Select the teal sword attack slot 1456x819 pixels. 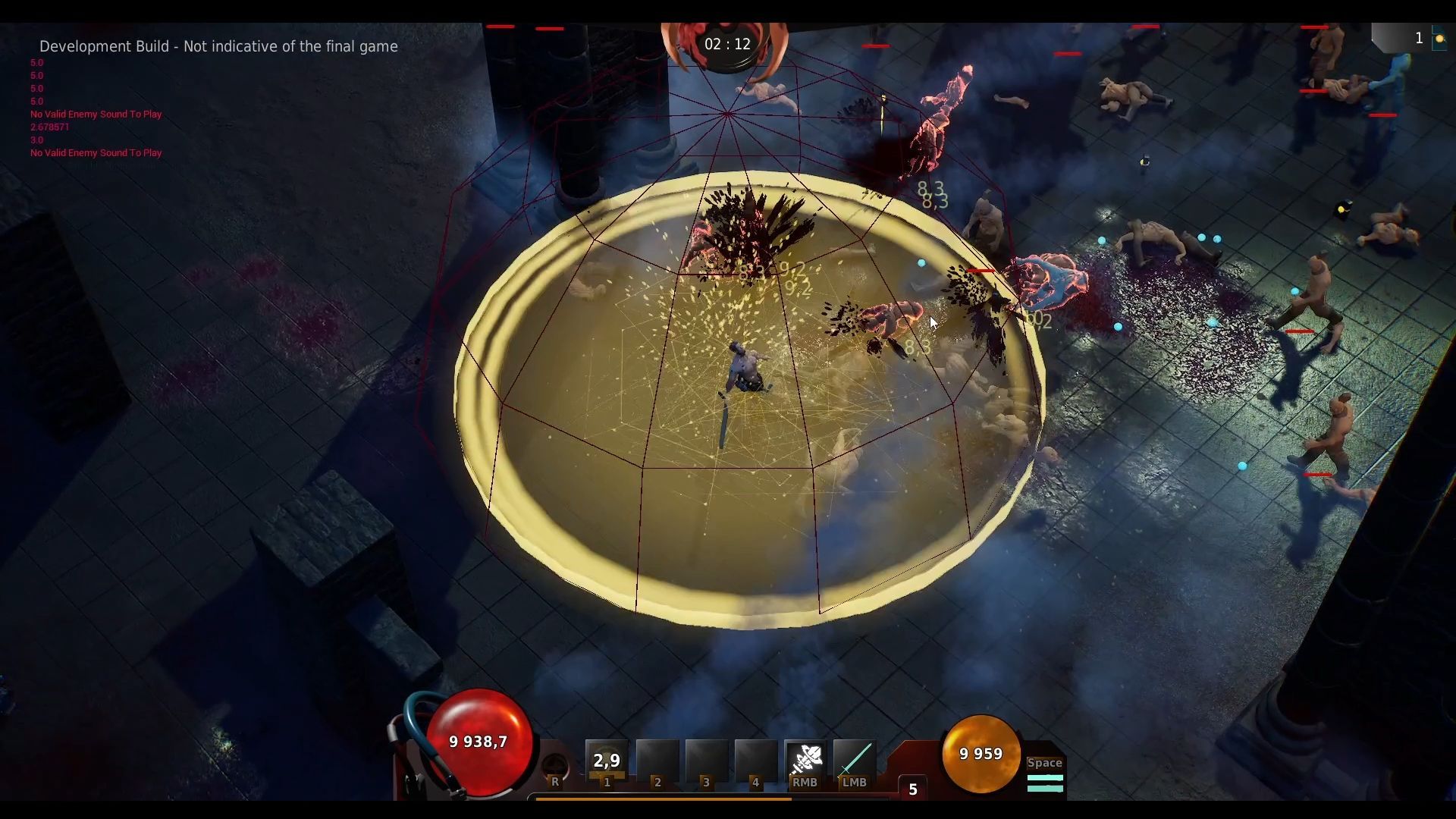pos(854,760)
